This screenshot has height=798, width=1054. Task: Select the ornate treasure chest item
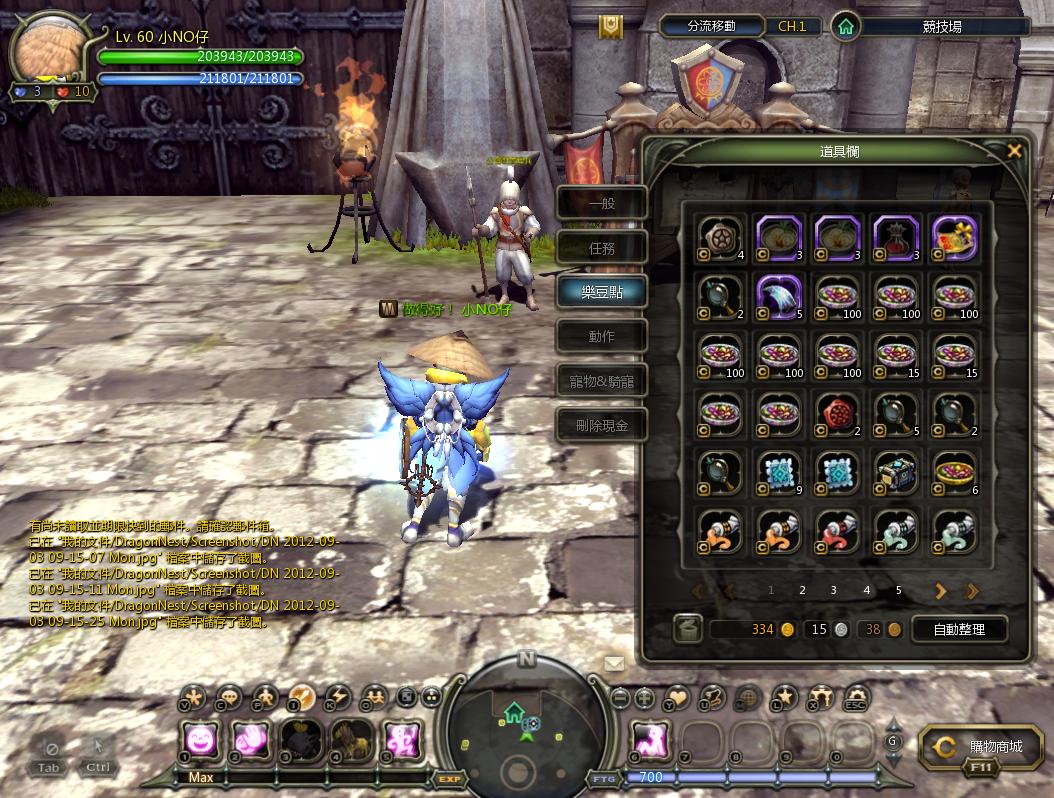click(x=895, y=472)
